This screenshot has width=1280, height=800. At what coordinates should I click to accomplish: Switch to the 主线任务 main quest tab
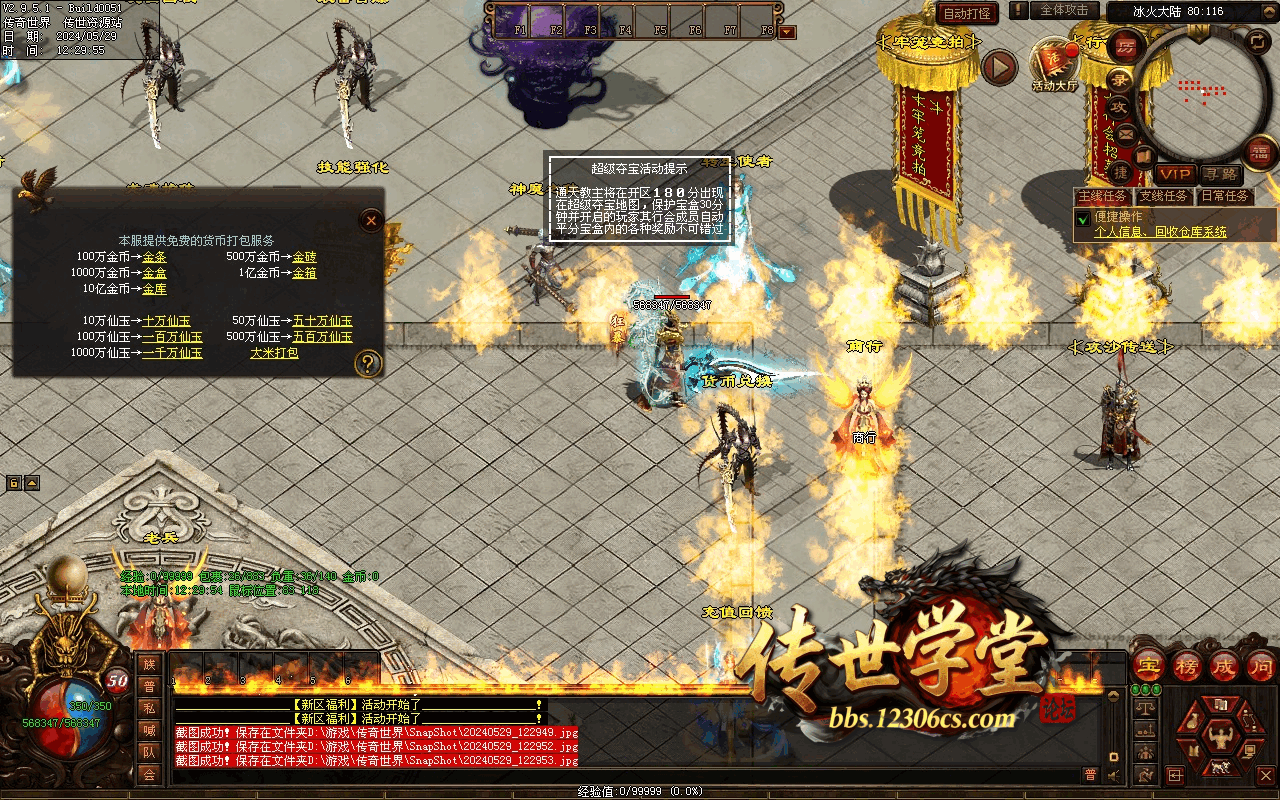(x=1103, y=196)
